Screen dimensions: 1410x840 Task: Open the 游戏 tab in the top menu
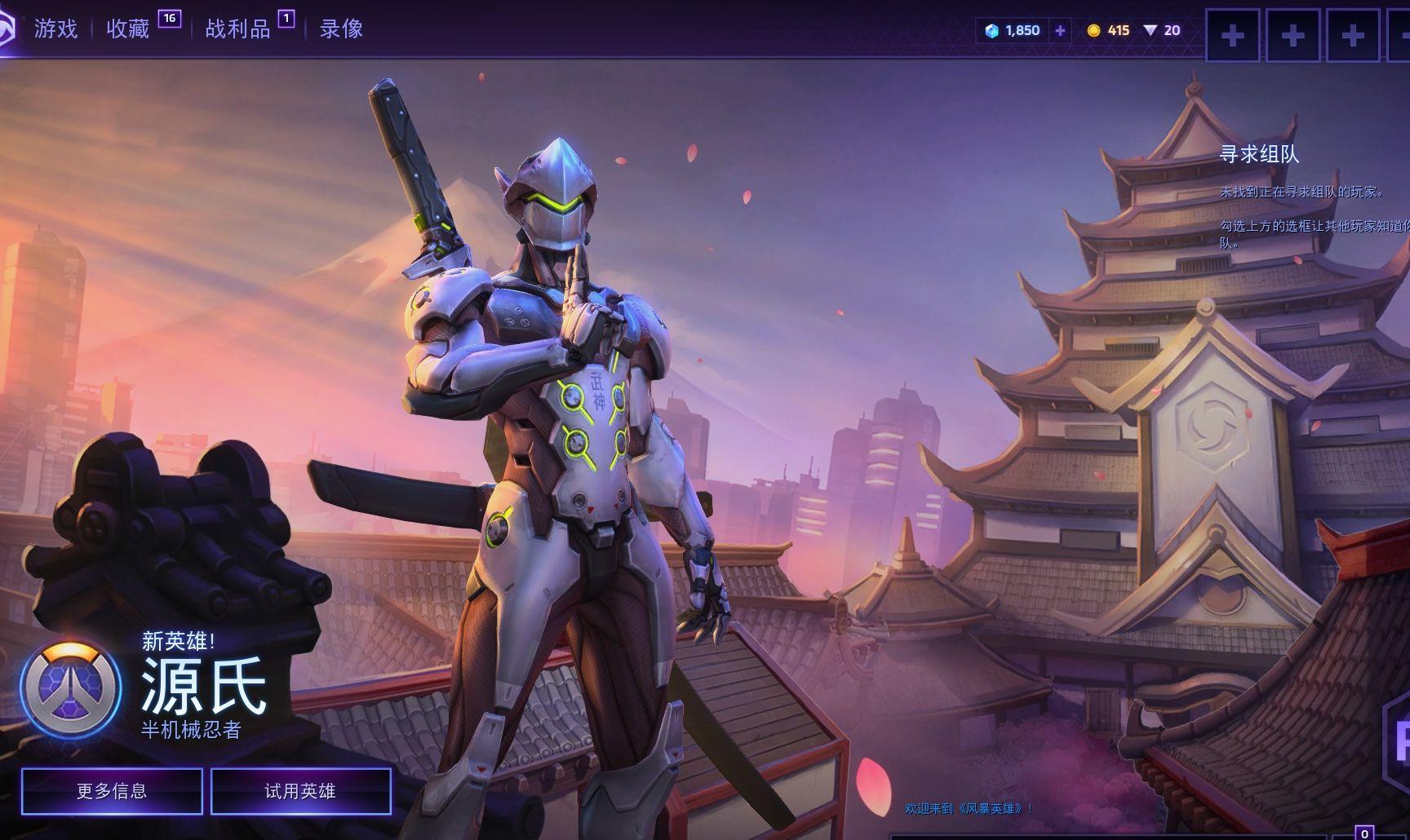coord(55,29)
